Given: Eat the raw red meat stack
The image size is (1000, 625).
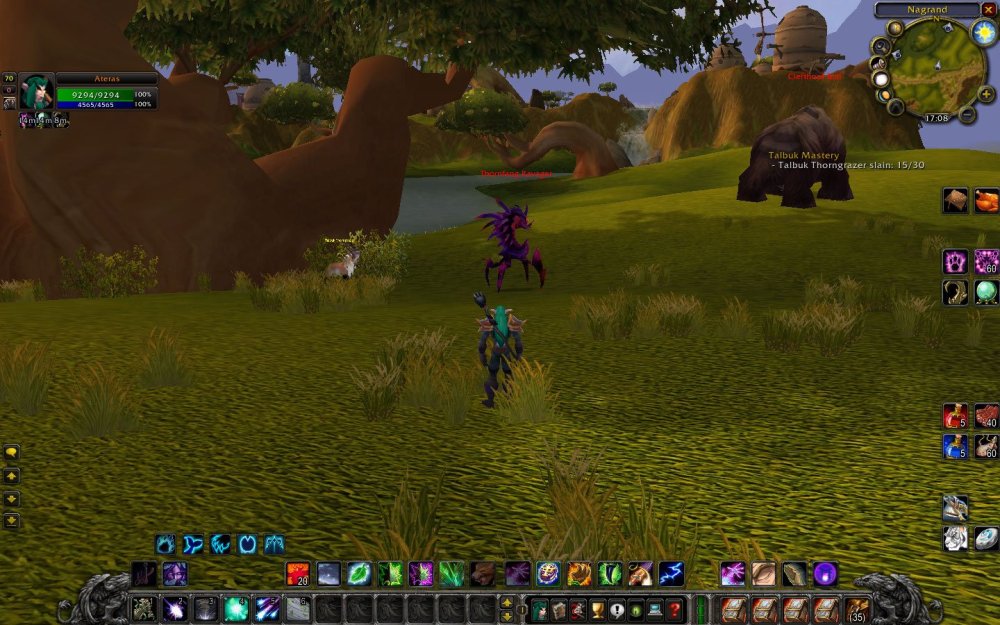Looking at the screenshot, I should tap(986, 415).
